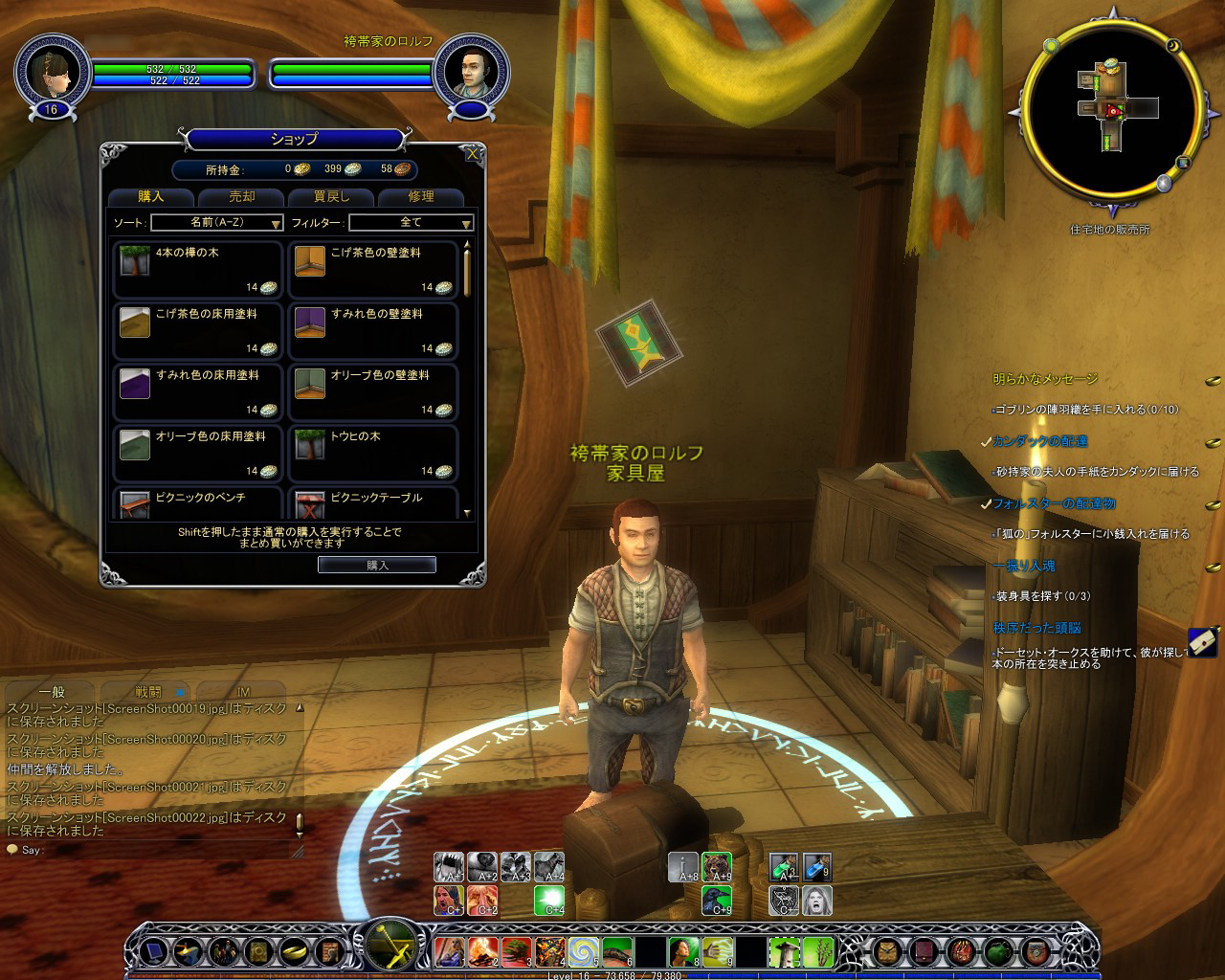Click the 購入 purchase button
The height and width of the screenshot is (980, 1225).
377,565
